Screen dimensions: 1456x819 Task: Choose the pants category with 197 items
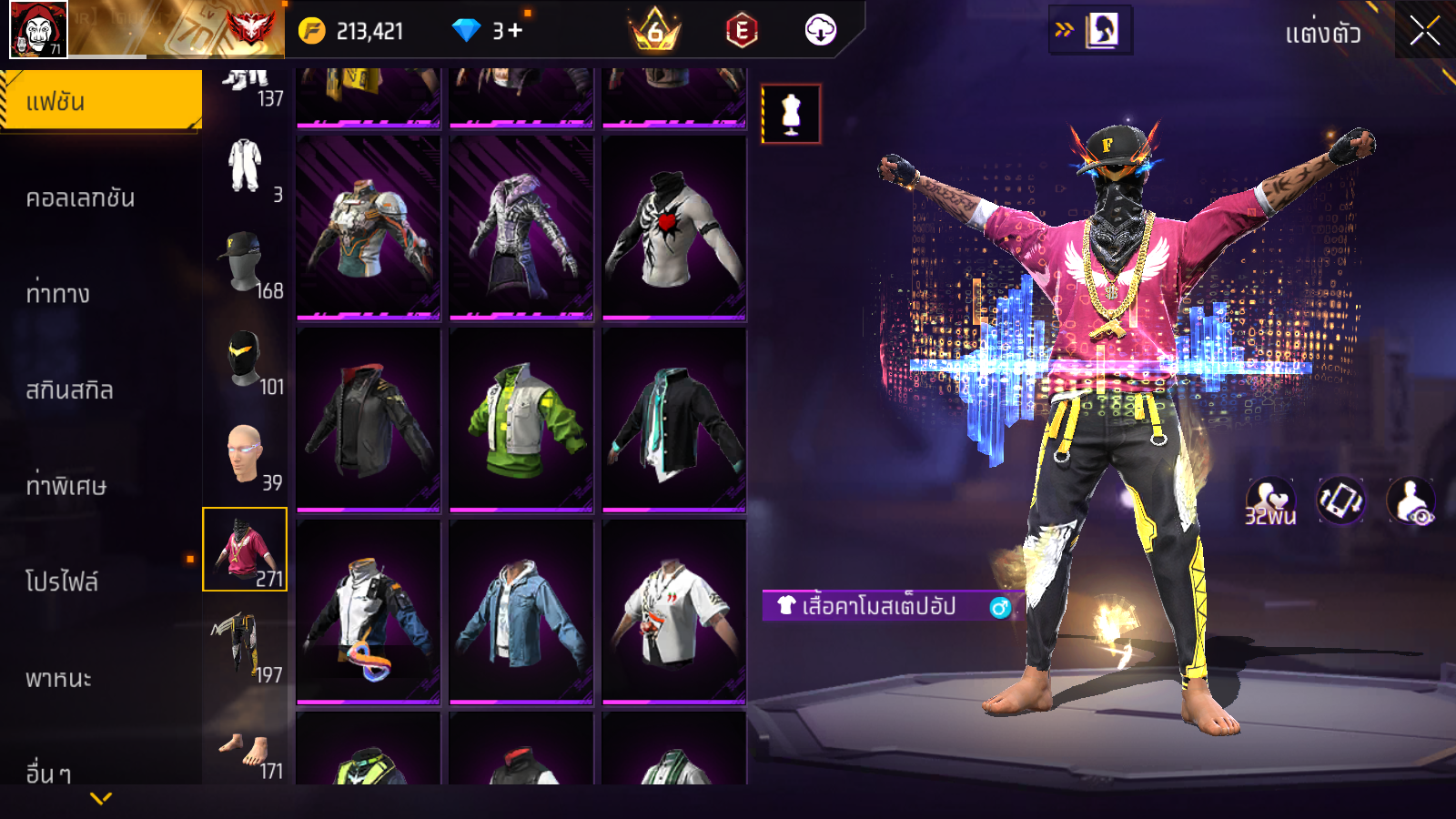245,647
